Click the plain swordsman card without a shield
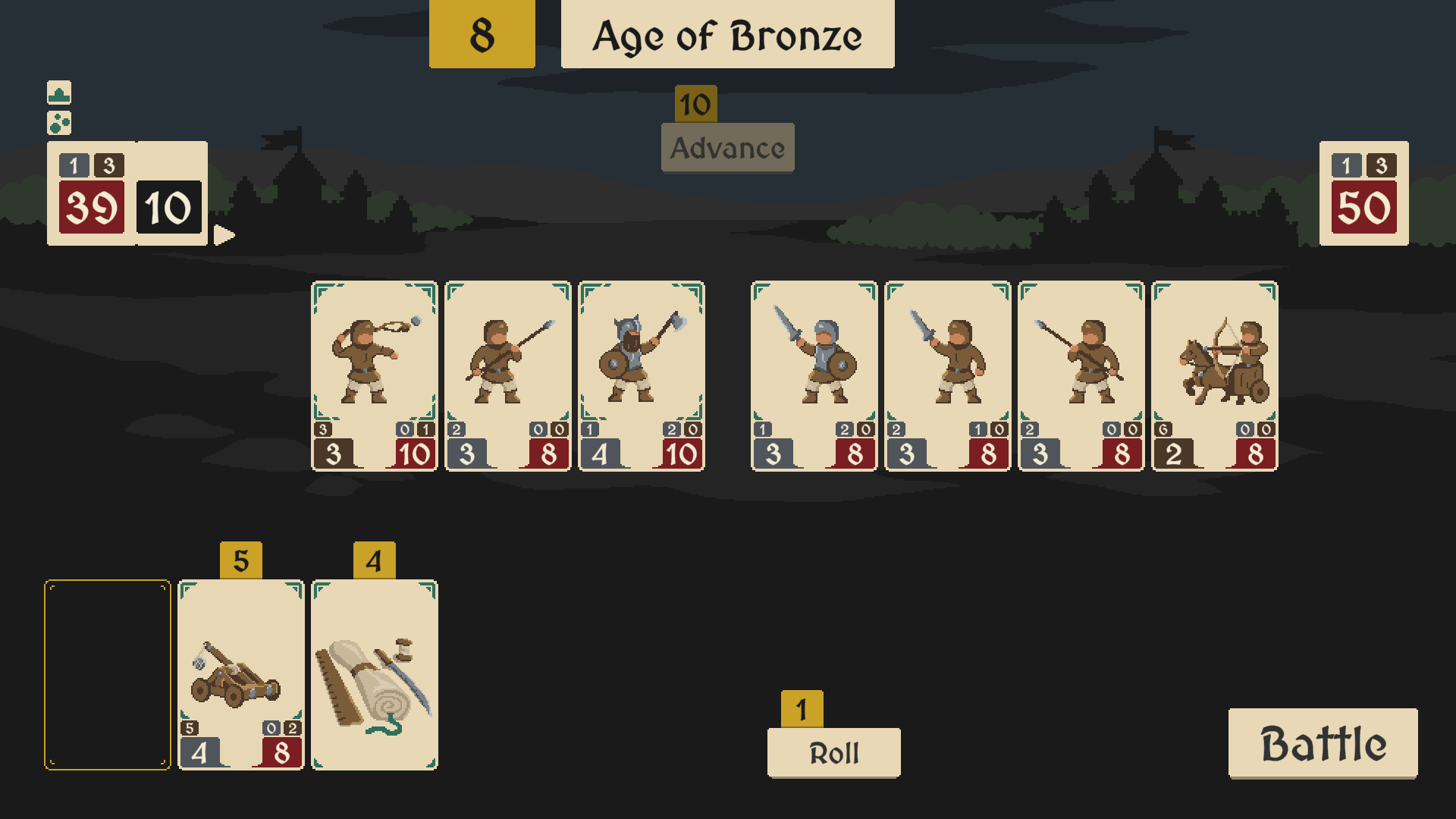This screenshot has height=819, width=1456. tap(947, 372)
